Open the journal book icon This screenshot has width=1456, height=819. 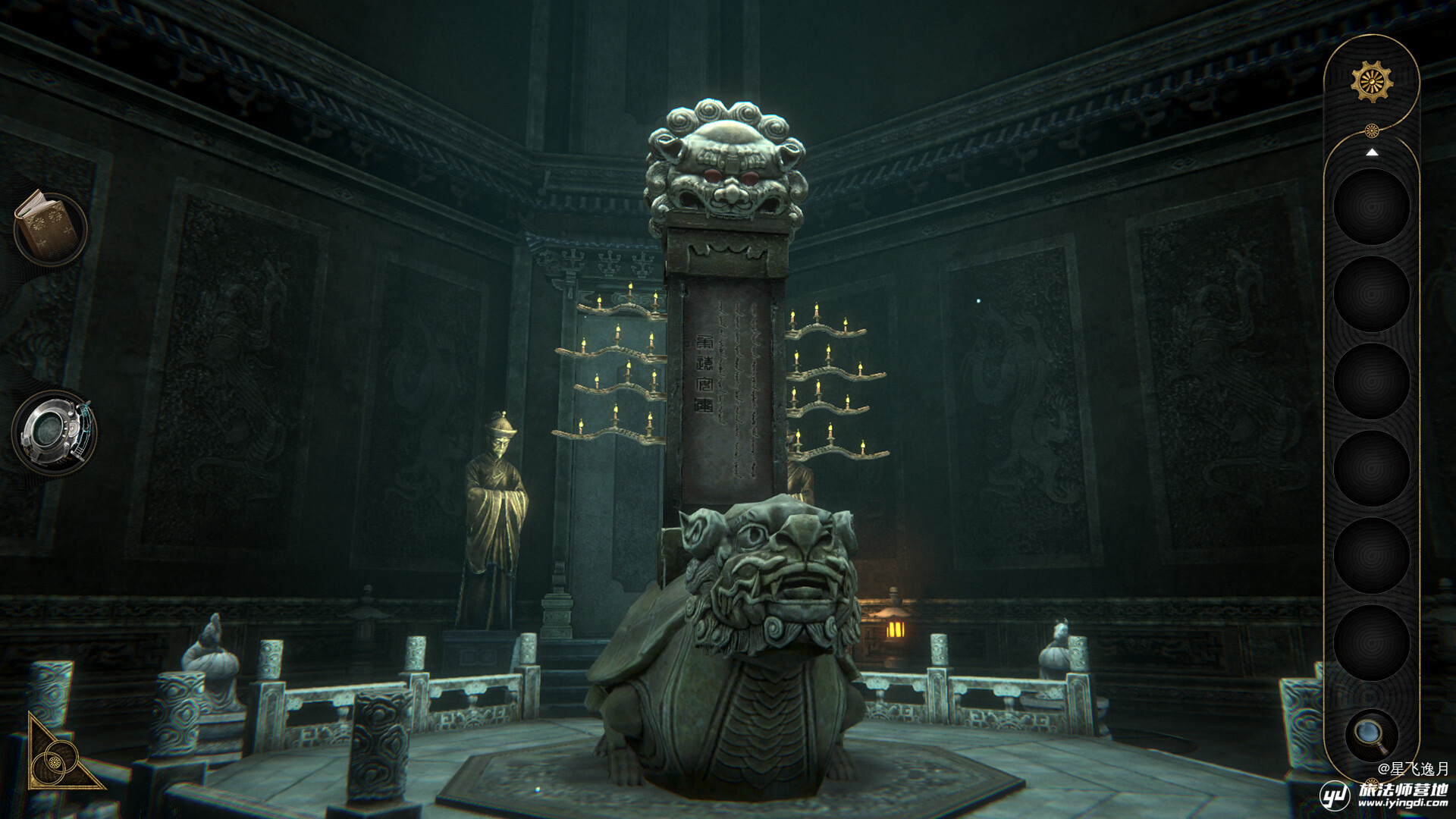point(50,227)
